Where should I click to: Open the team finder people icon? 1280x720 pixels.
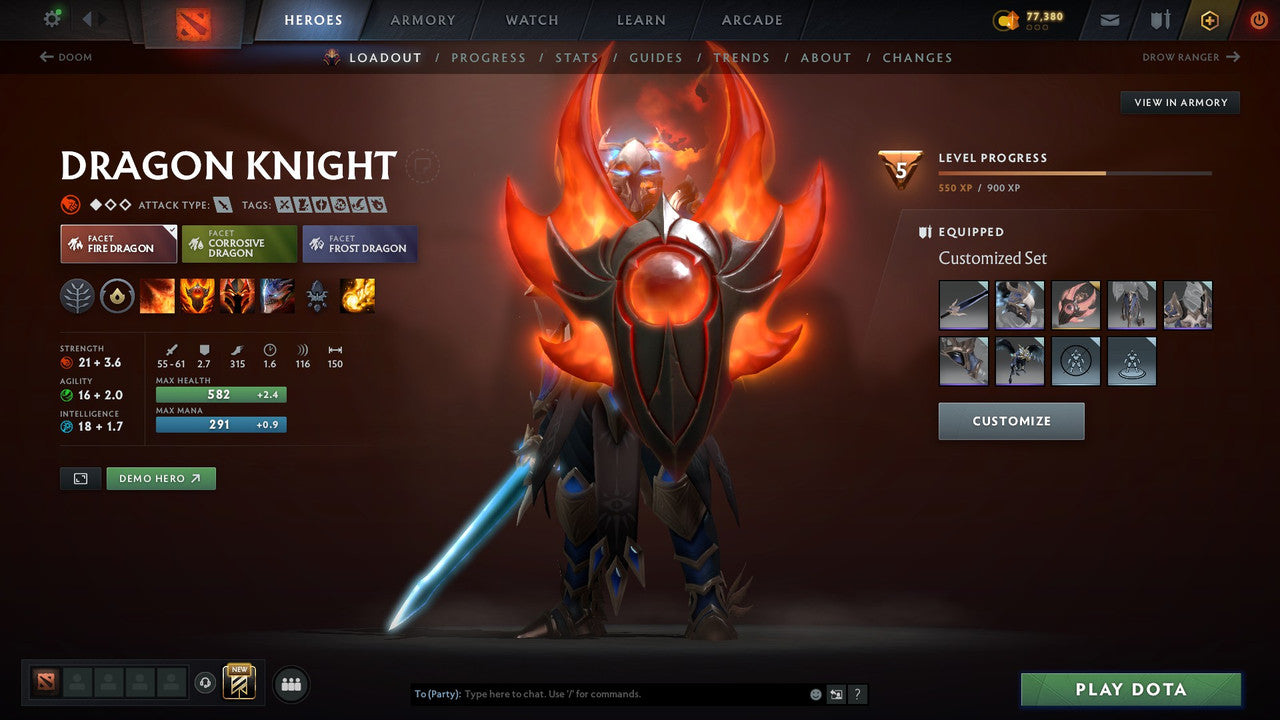pyautogui.click(x=290, y=684)
